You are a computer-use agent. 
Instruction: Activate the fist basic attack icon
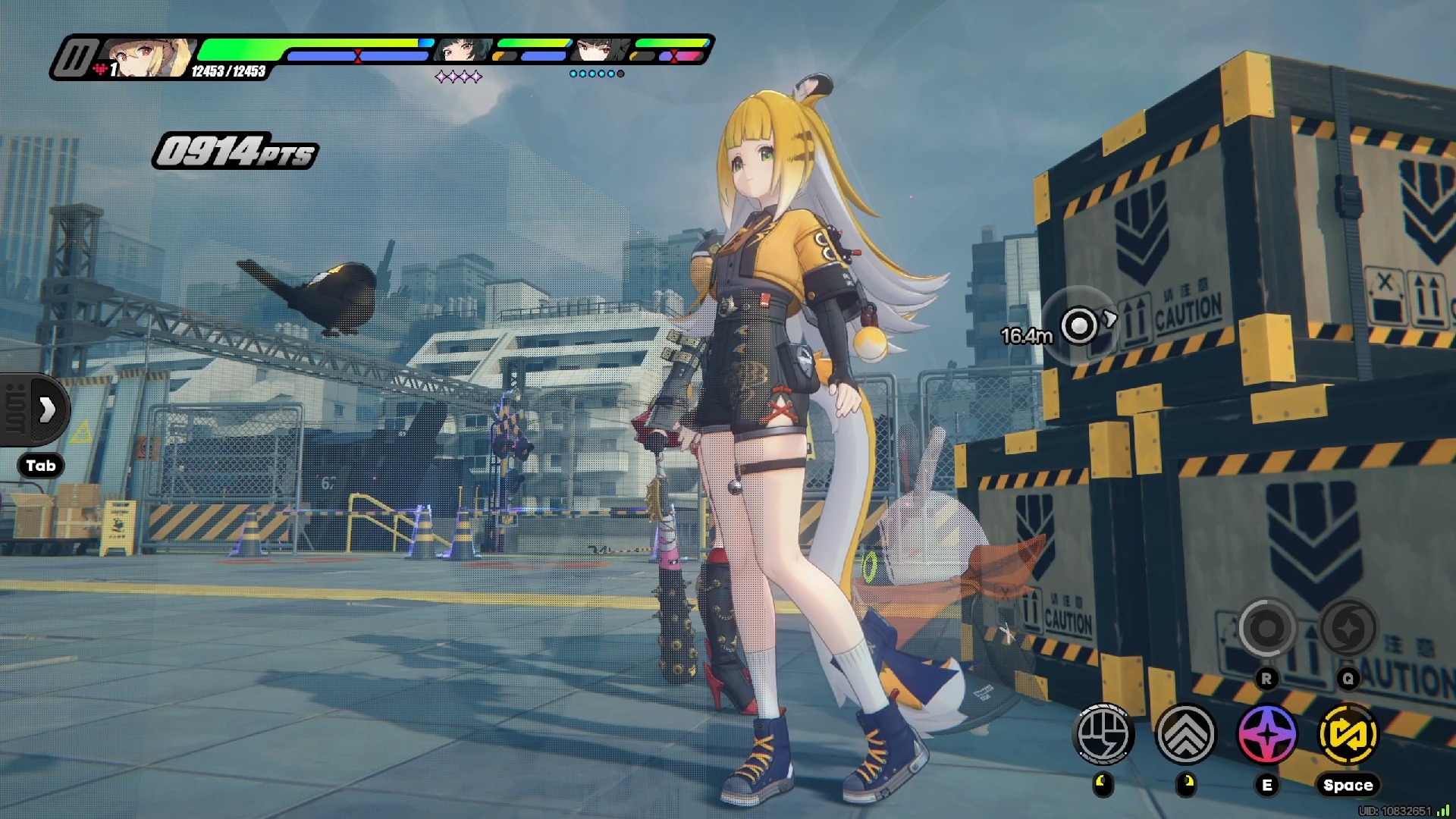(1104, 734)
